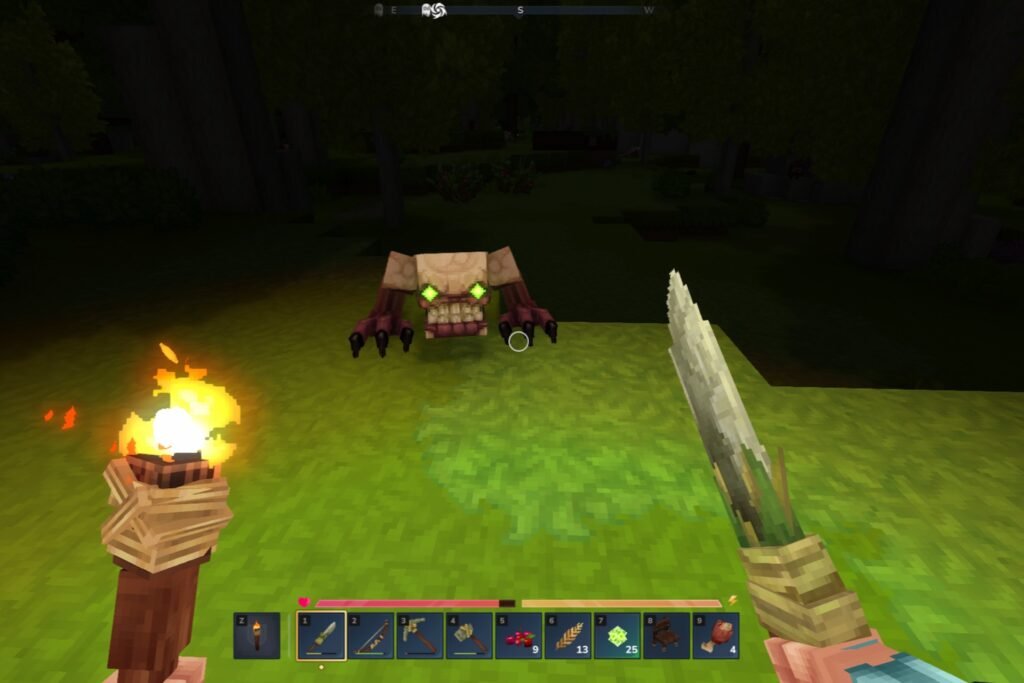
Task: Equip the bow from the hotbar
Action: tap(371, 636)
